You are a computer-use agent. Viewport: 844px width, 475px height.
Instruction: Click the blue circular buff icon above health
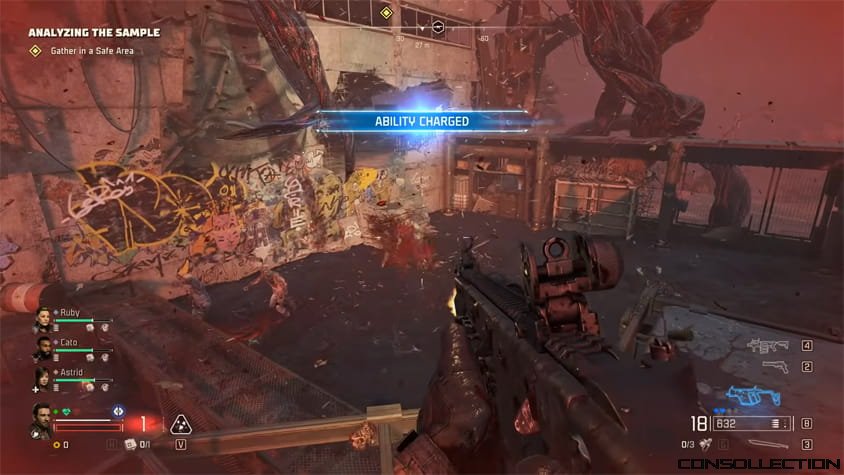(118, 410)
